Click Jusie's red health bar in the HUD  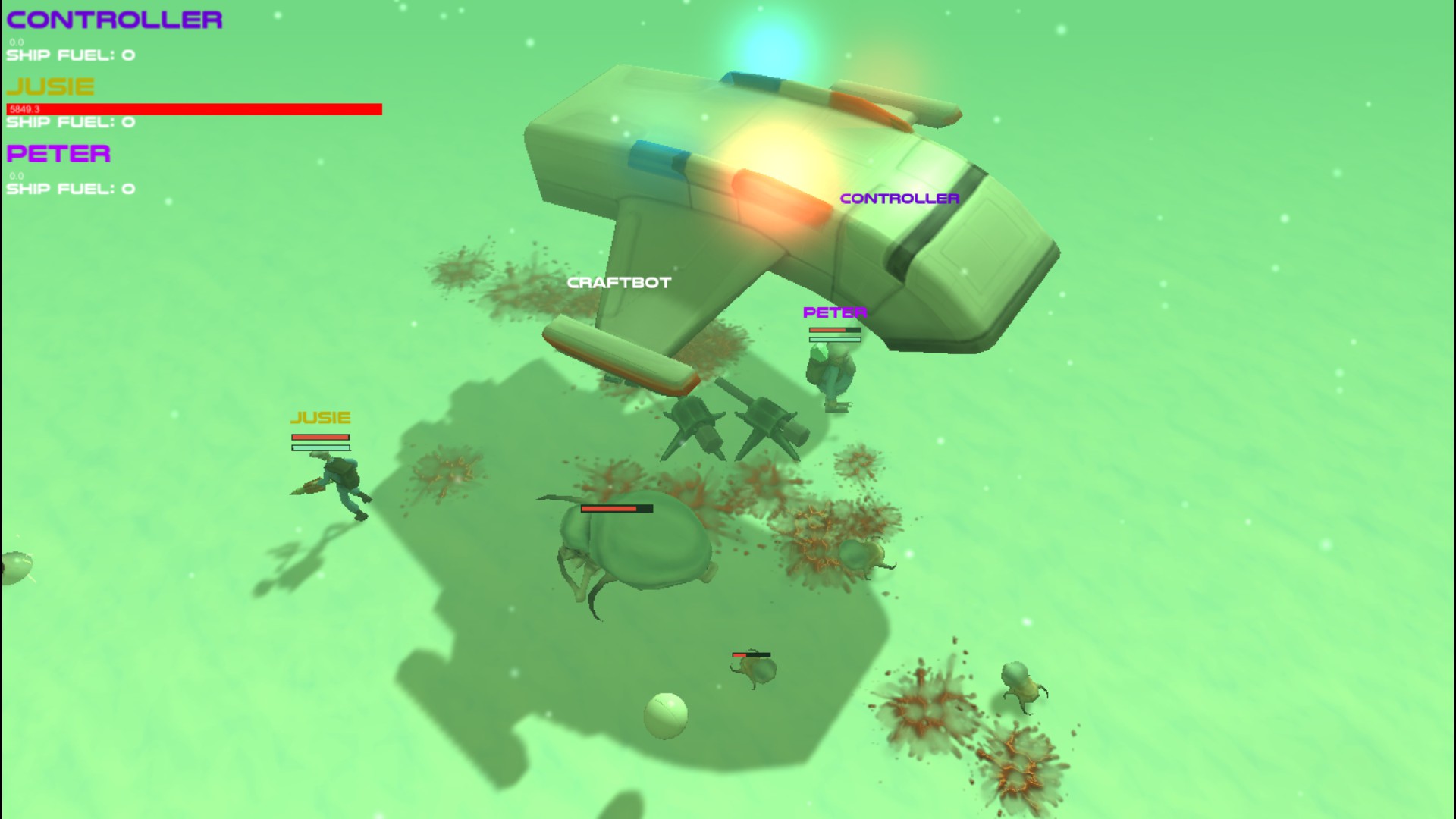[193, 109]
